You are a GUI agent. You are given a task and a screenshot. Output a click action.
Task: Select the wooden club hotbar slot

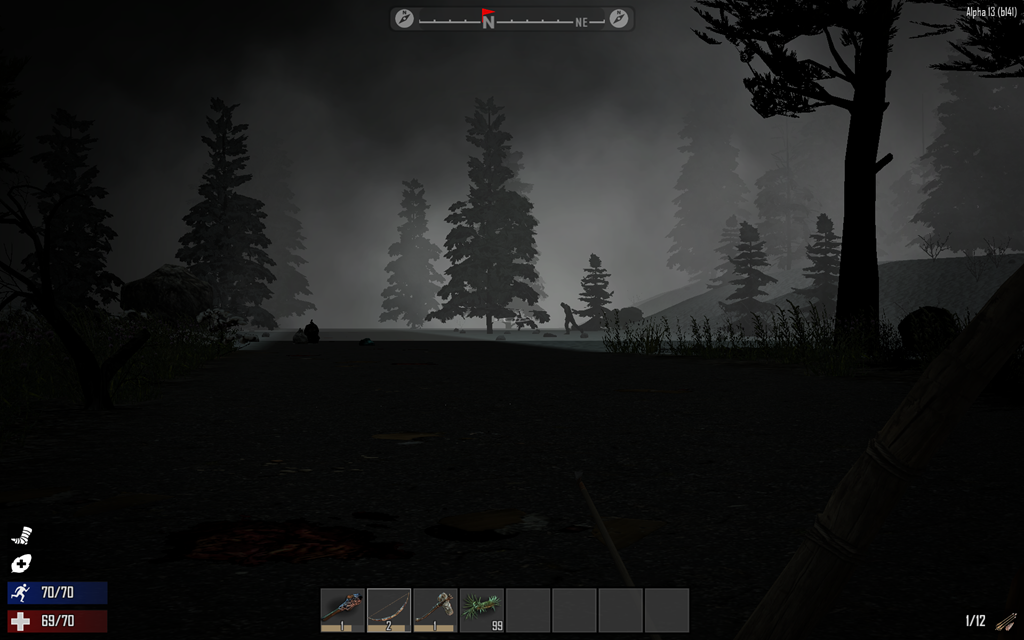343,609
